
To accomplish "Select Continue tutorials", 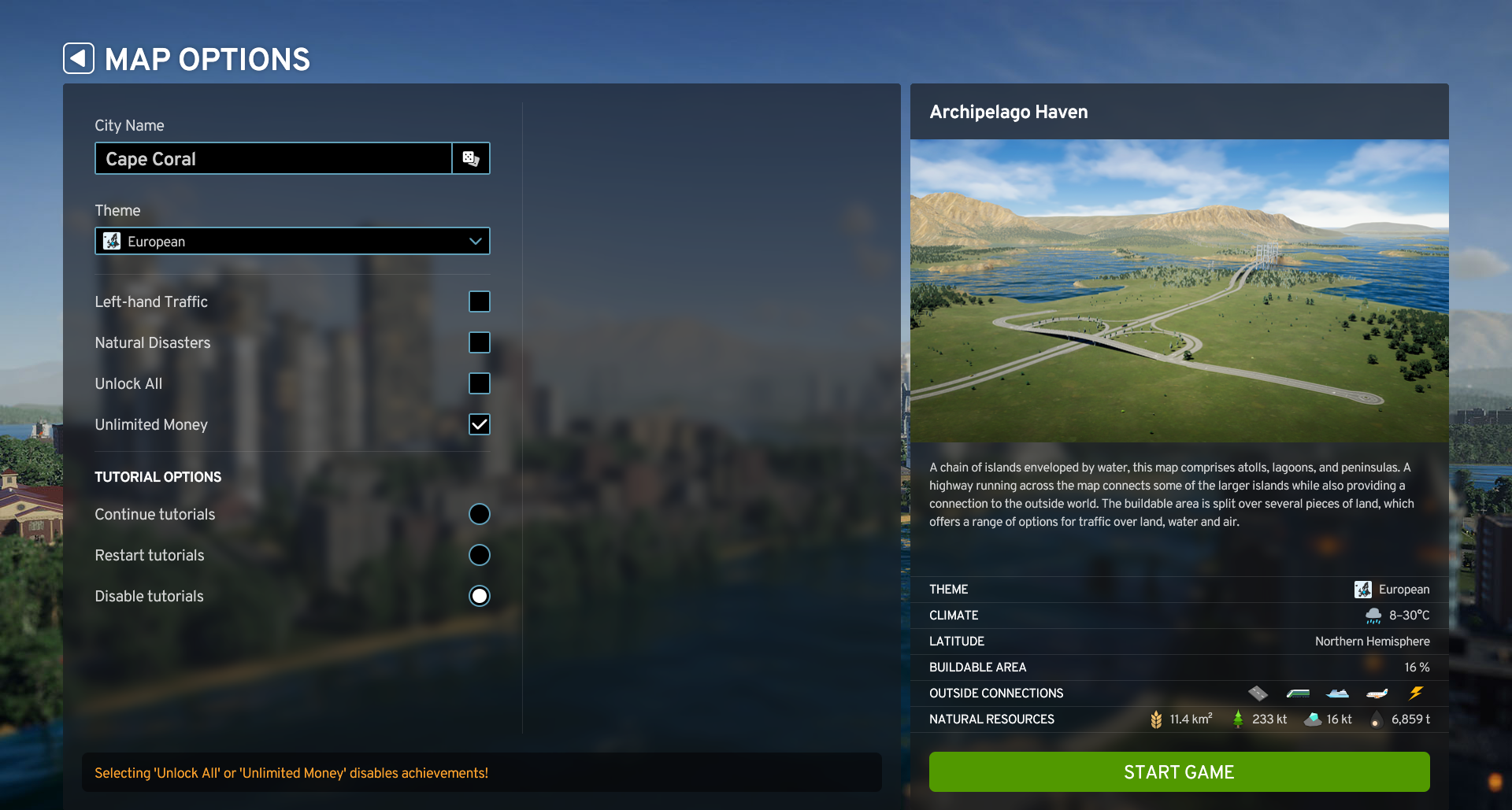I will (x=480, y=514).
